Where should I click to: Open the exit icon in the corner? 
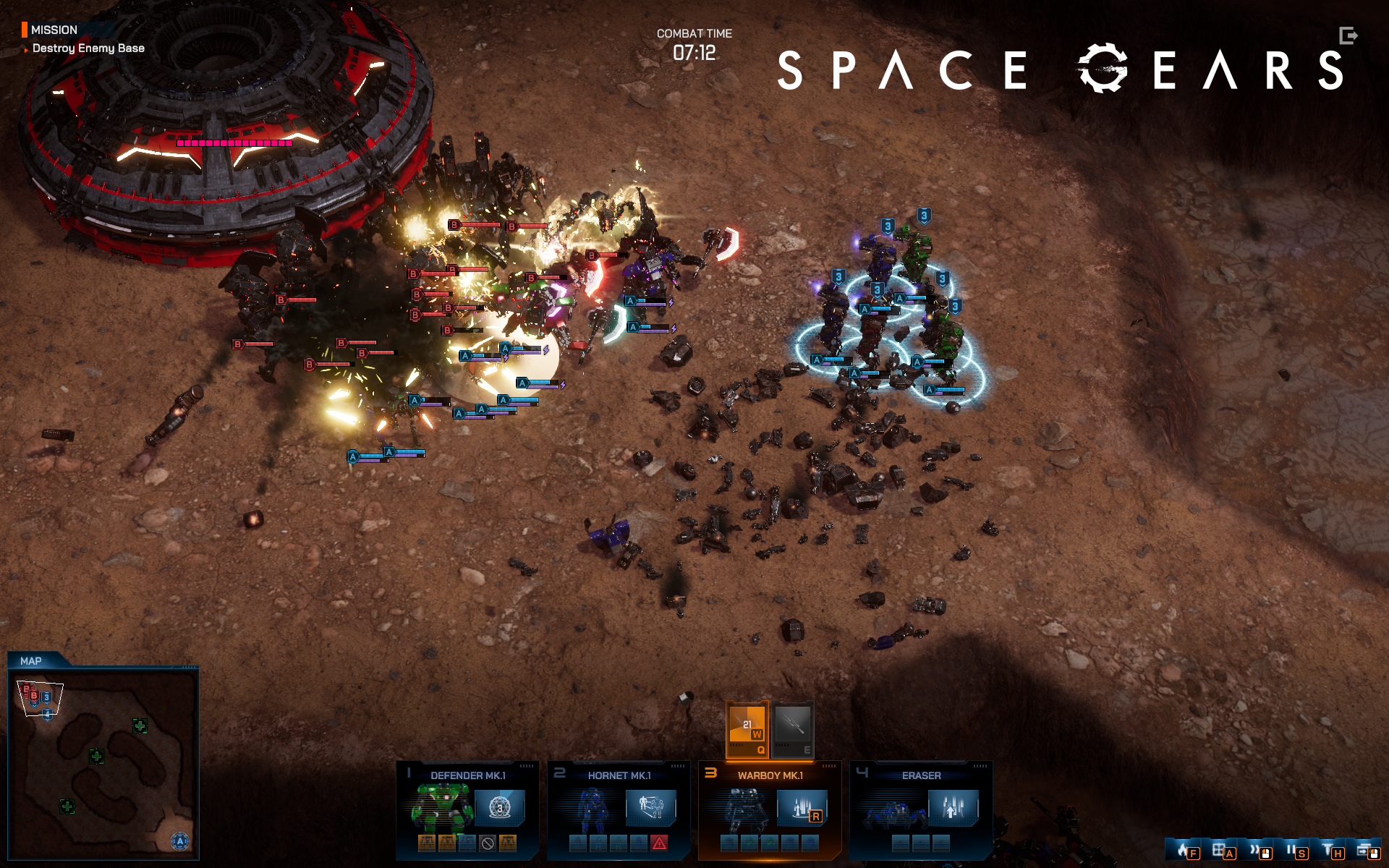(1348, 35)
